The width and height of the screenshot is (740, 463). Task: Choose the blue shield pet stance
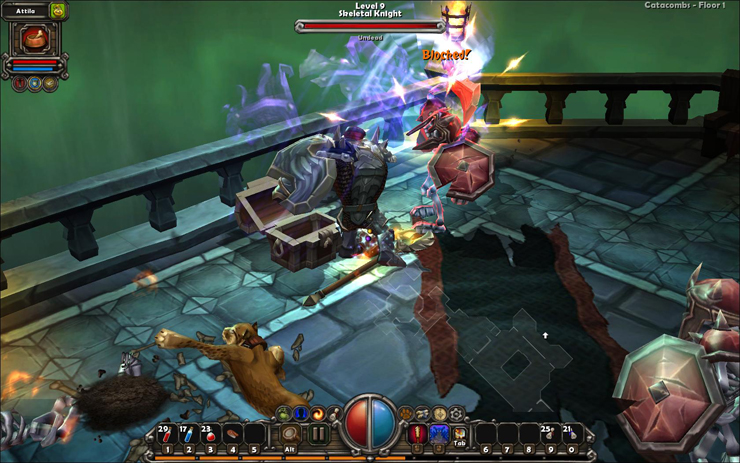pos(35,84)
